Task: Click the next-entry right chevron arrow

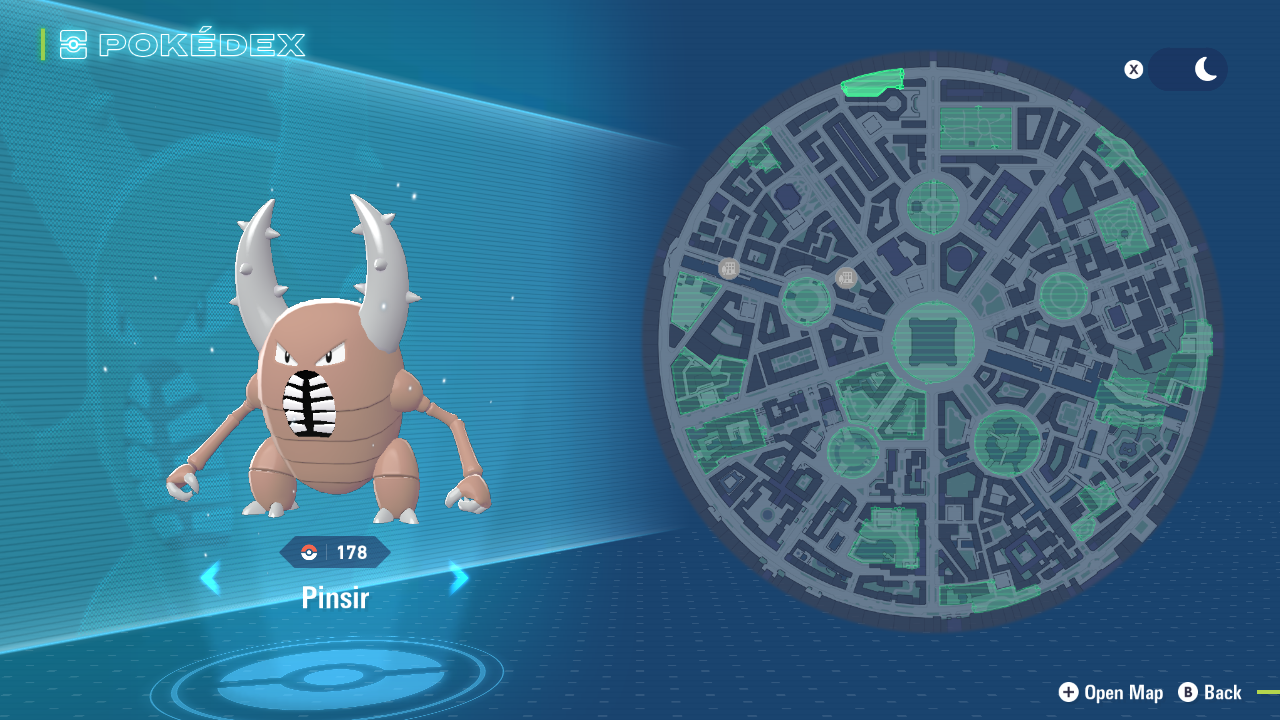Action: [x=458, y=578]
